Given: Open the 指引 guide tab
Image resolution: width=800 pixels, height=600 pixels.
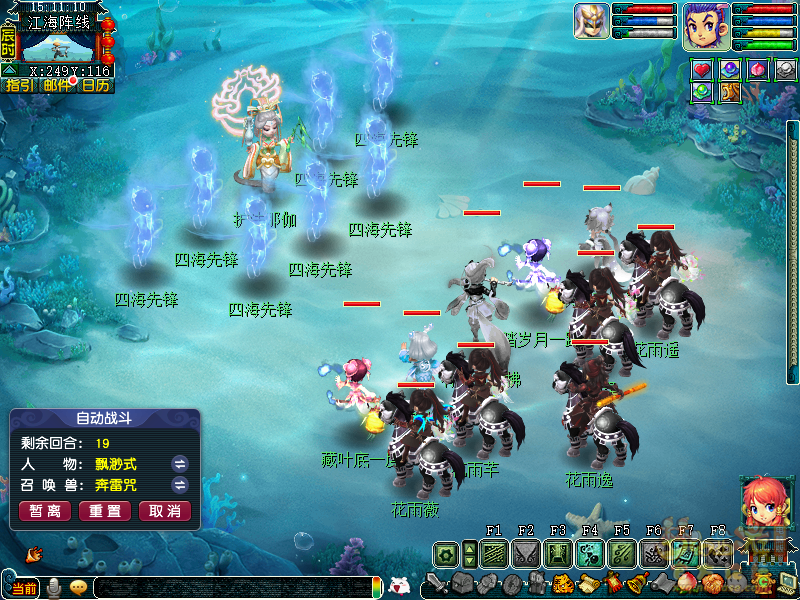Looking at the screenshot, I should pyautogui.click(x=19, y=86).
